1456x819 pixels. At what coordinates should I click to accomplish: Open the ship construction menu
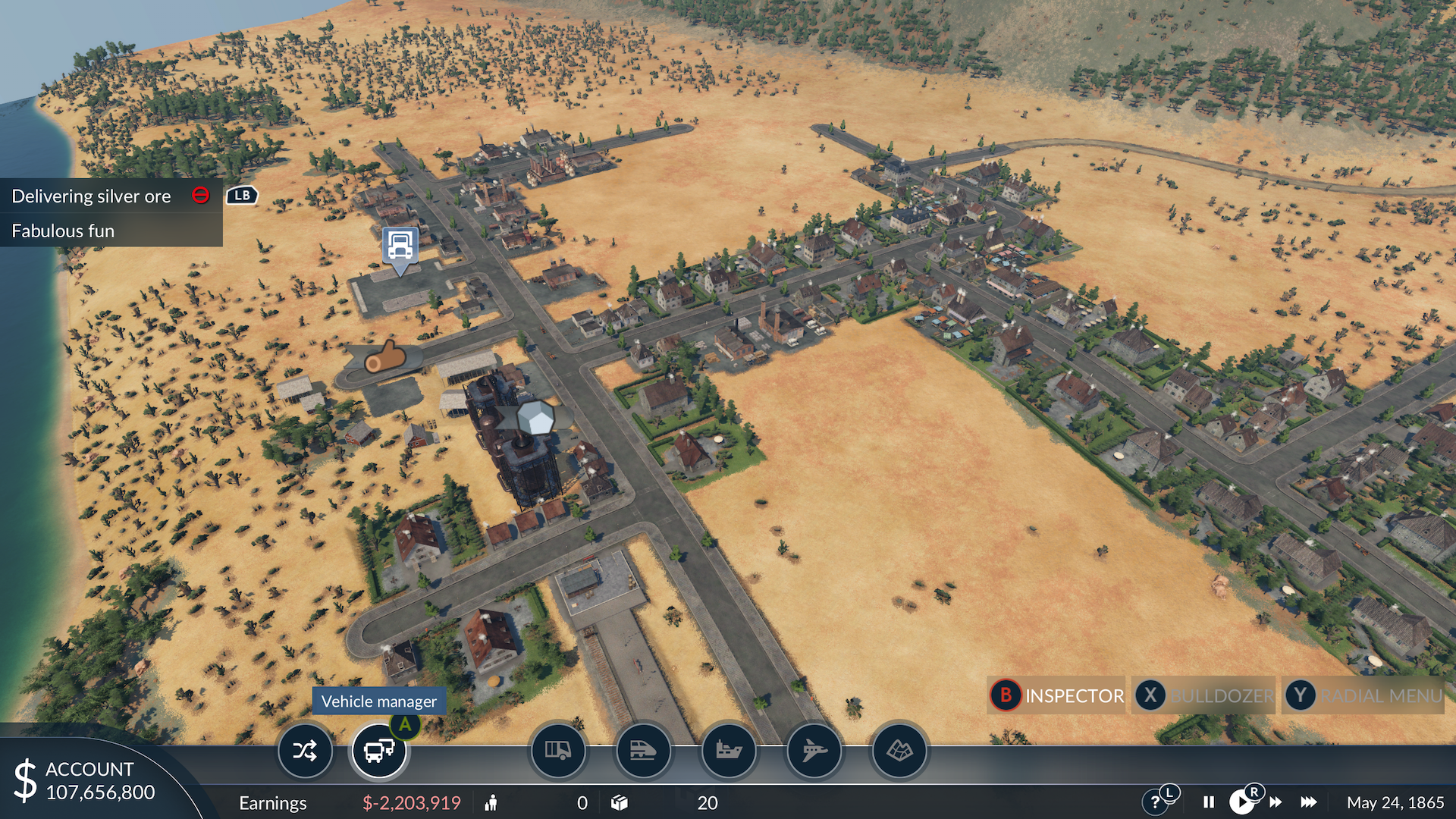[x=729, y=751]
